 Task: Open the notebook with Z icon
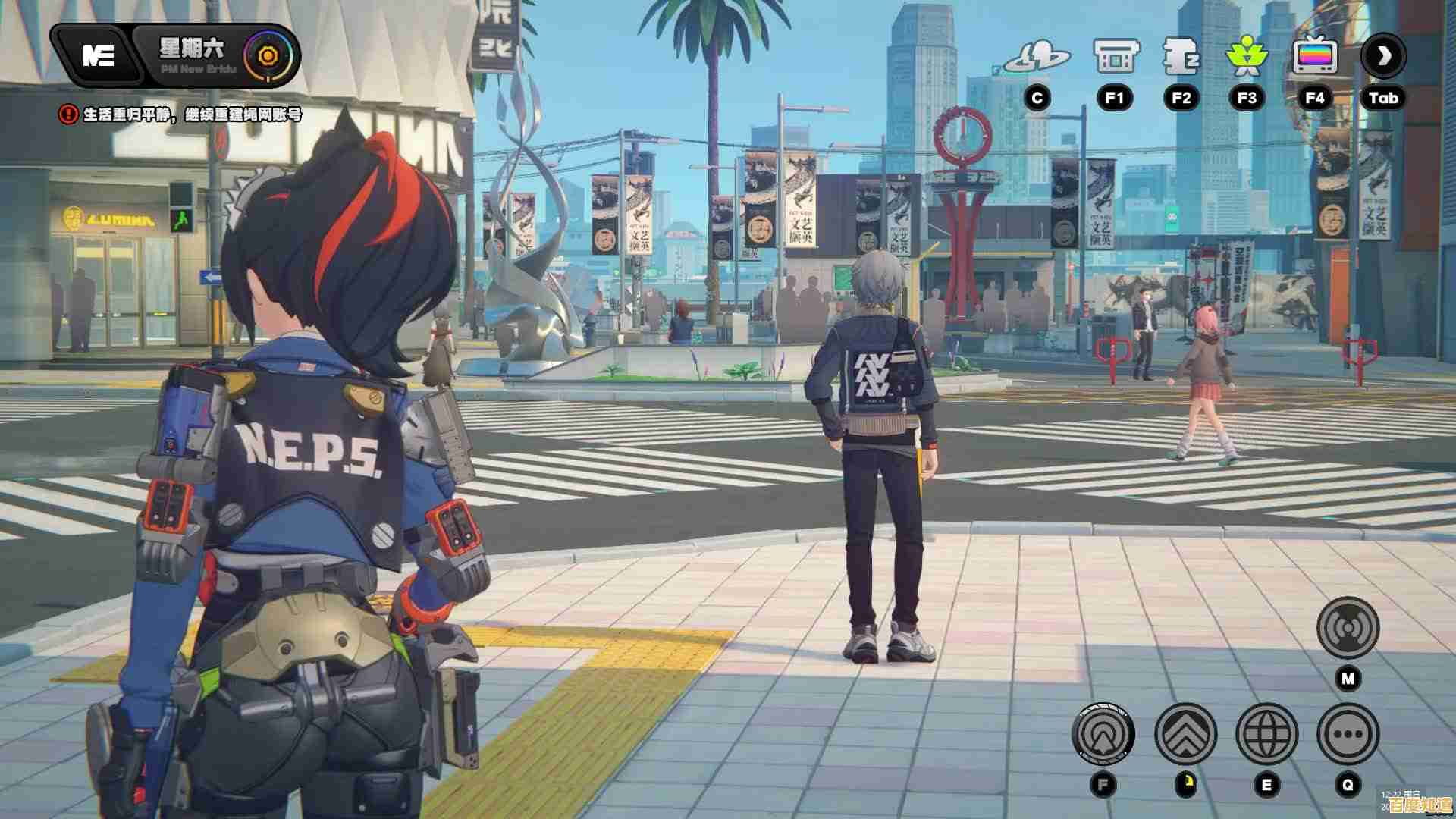(1181, 57)
